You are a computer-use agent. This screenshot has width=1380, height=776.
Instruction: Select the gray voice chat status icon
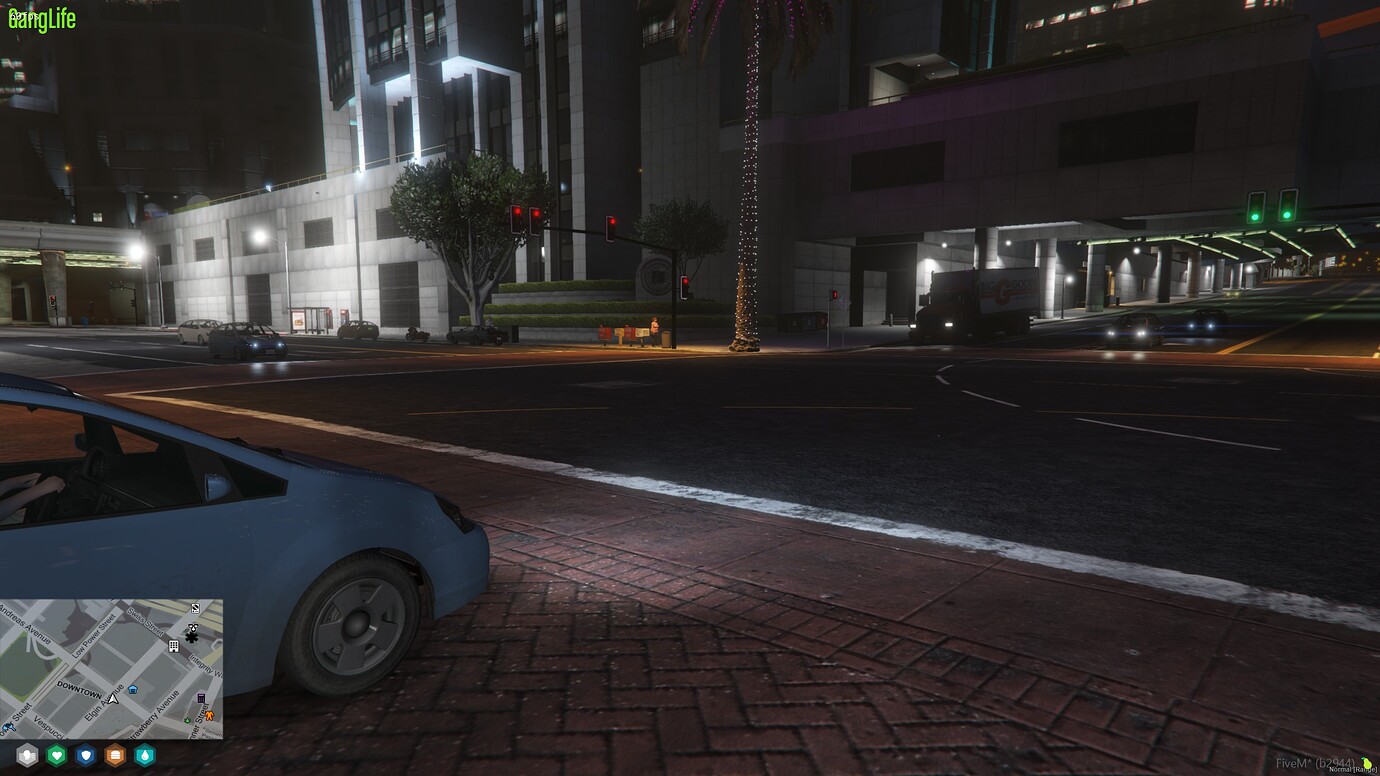coord(27,755)
